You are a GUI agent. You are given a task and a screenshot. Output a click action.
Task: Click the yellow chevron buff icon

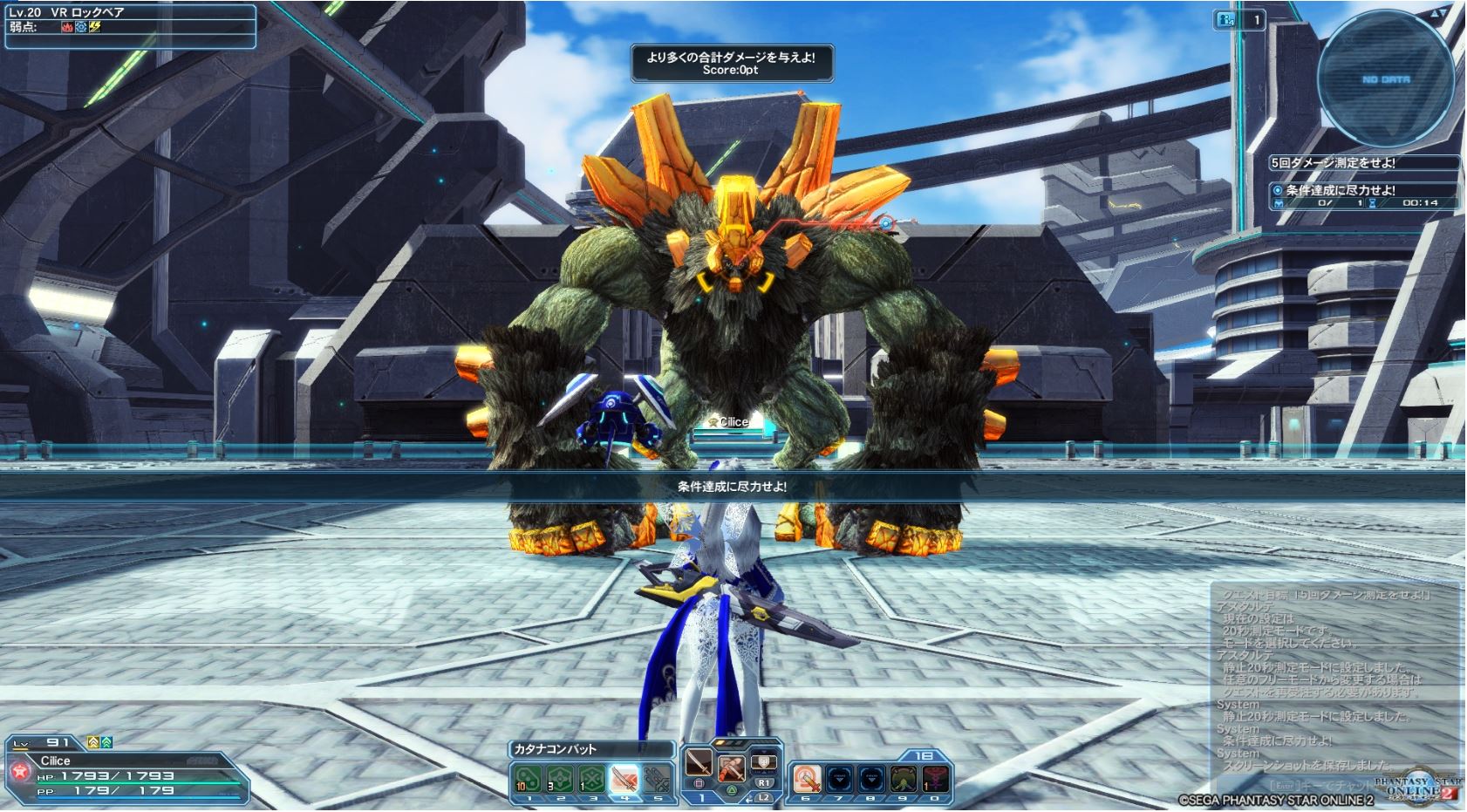tap(93, 743)
